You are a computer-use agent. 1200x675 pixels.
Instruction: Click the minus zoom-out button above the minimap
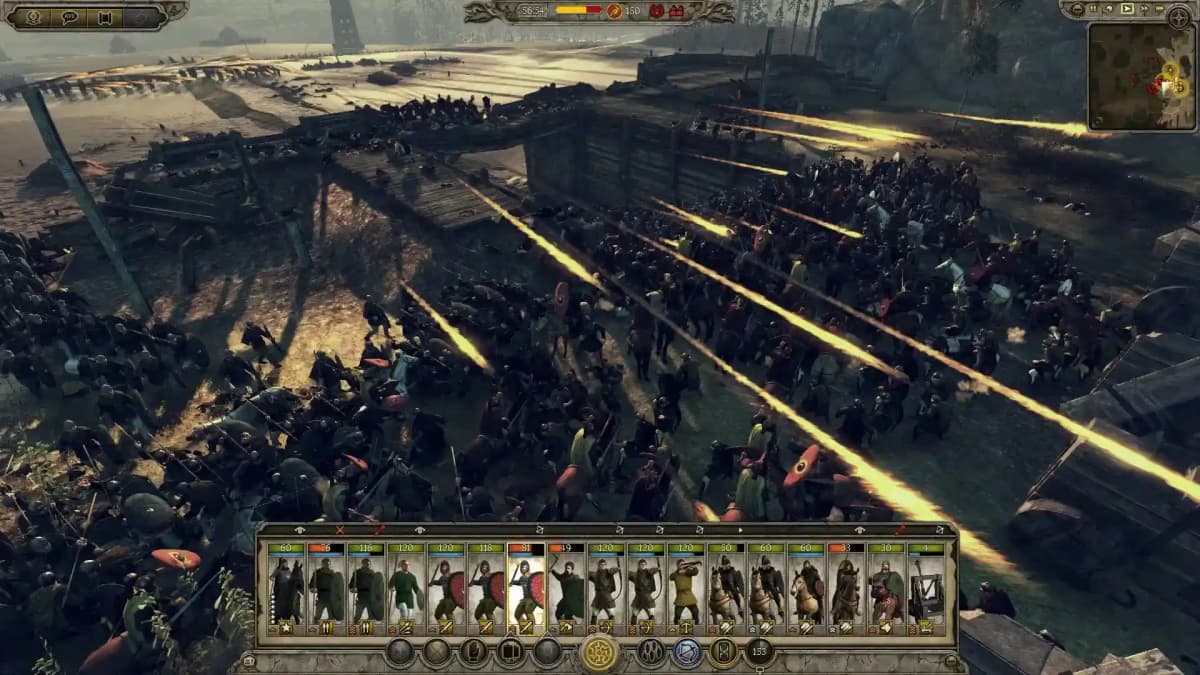(1076, 9)
